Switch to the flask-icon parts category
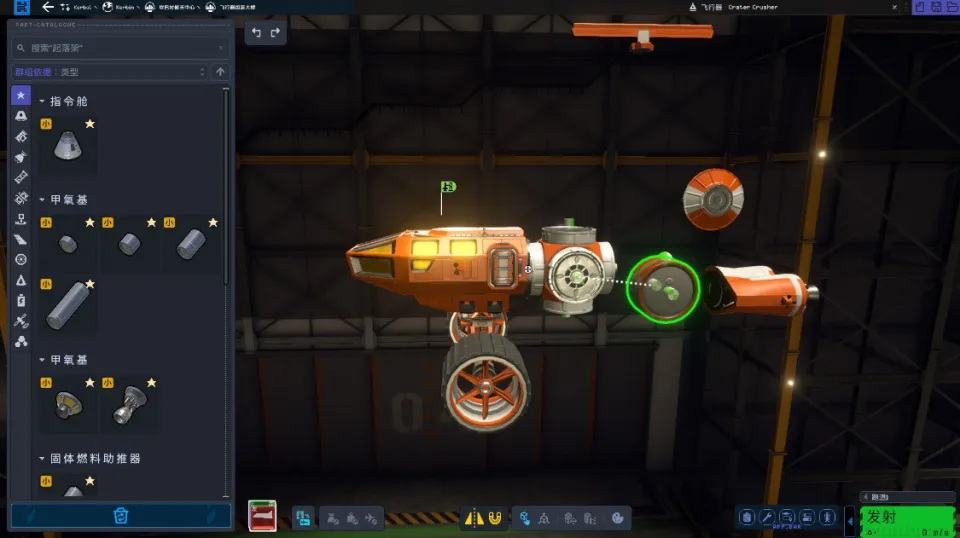Screen dimensions: 960x538 pos(21,279)
